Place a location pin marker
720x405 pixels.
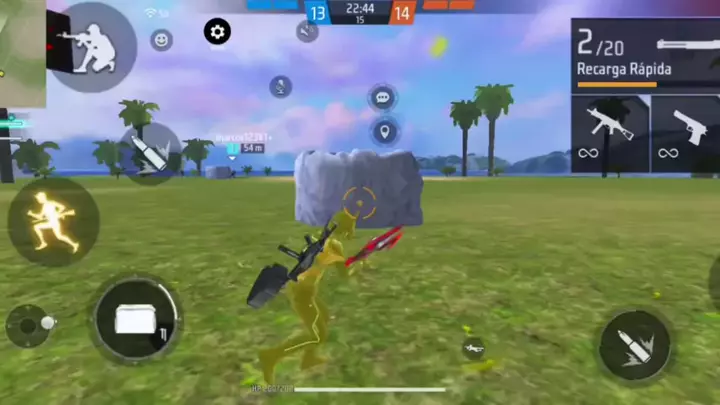385,131
